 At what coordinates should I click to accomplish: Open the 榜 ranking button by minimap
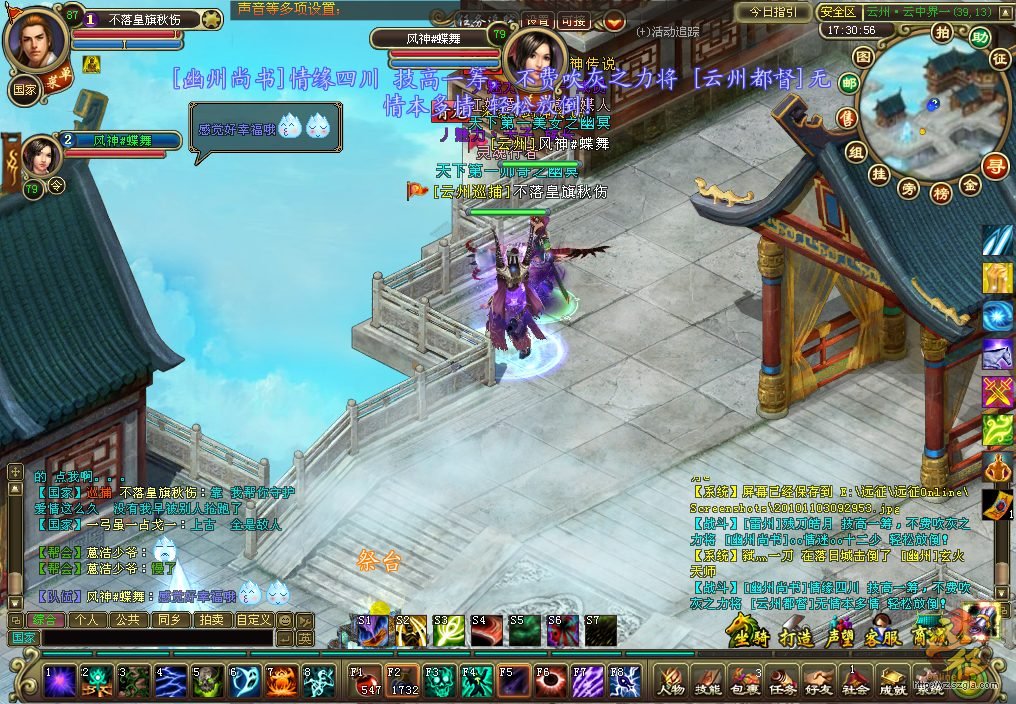point(941,193)
